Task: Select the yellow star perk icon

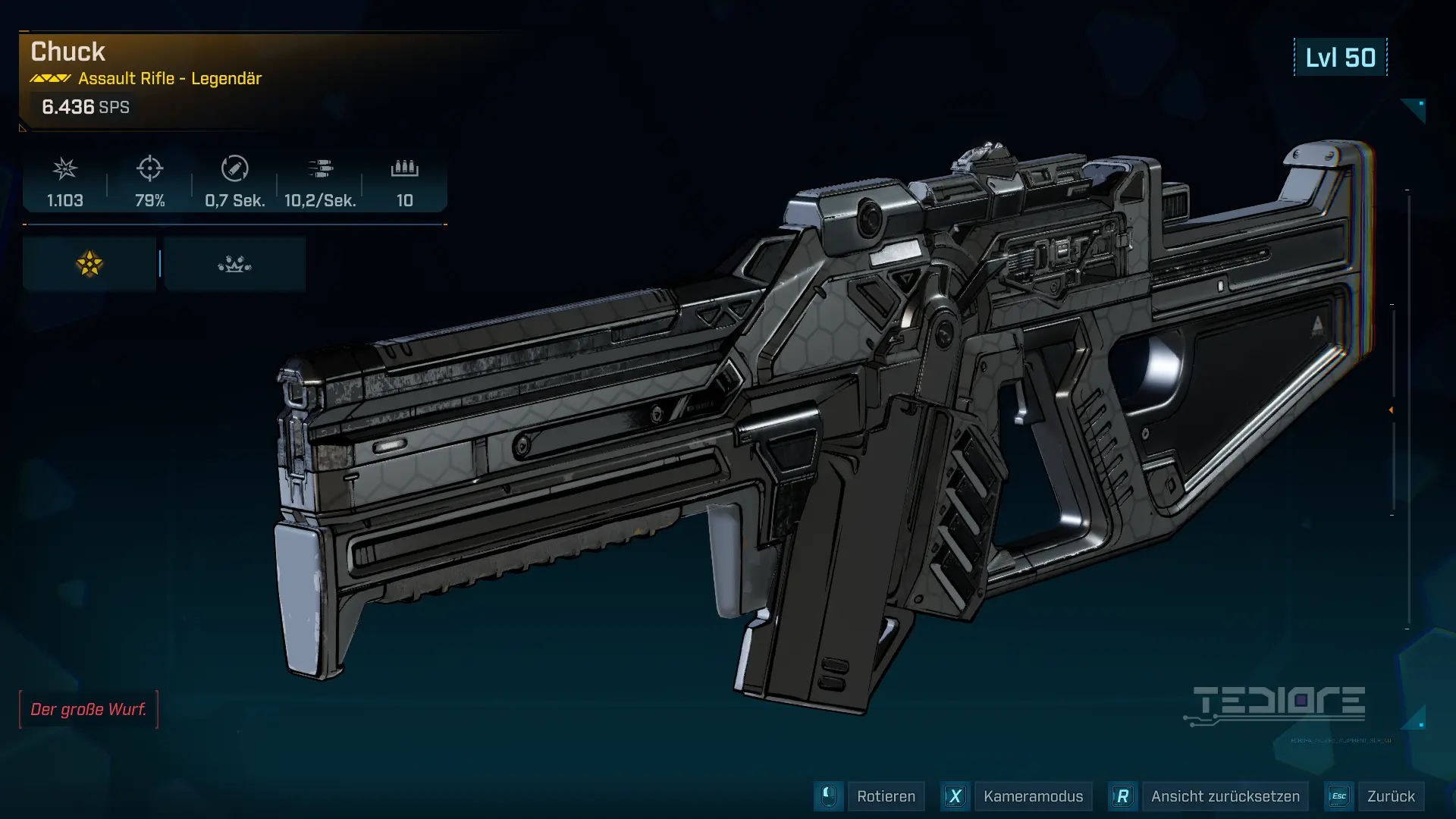Action: point(89,264)
